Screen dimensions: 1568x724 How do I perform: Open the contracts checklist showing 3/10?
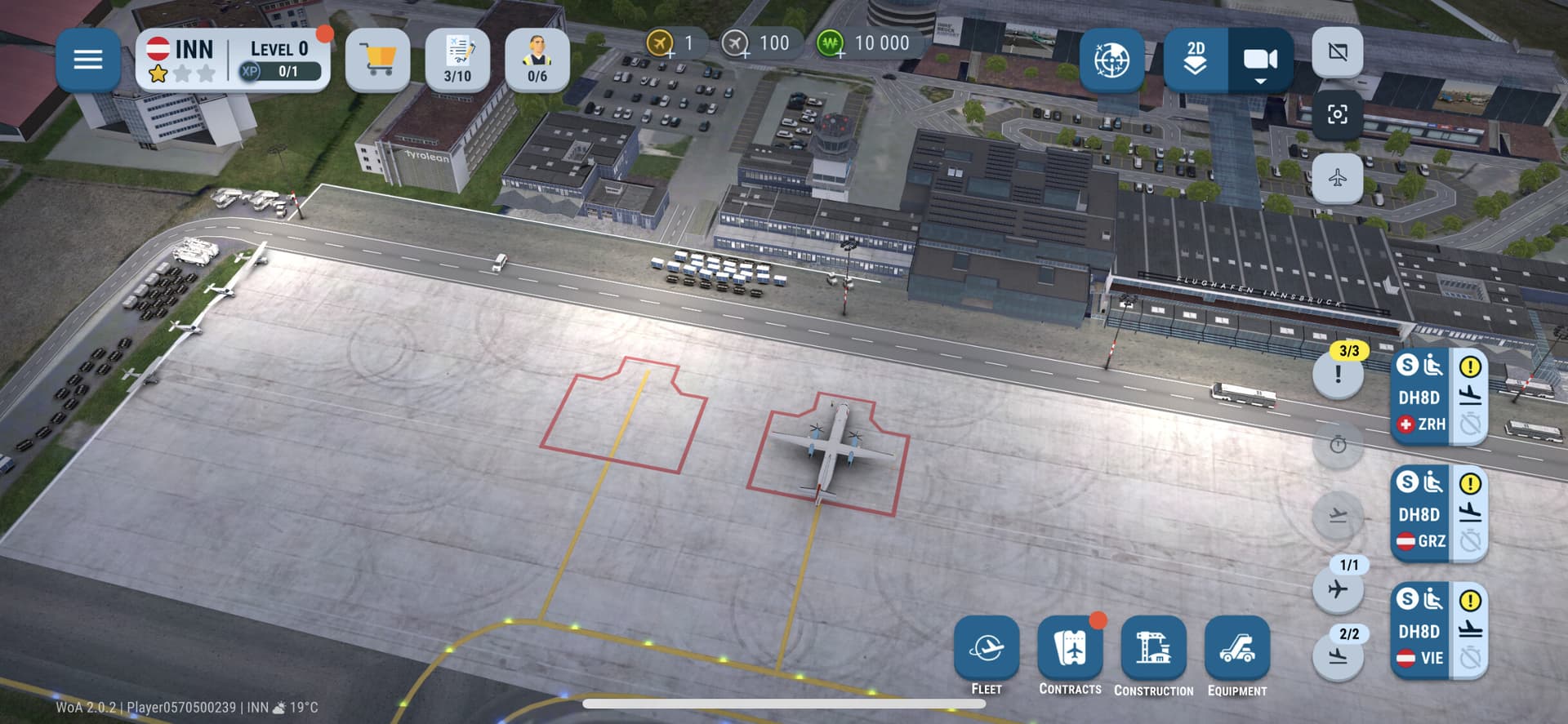coord(457,60)
